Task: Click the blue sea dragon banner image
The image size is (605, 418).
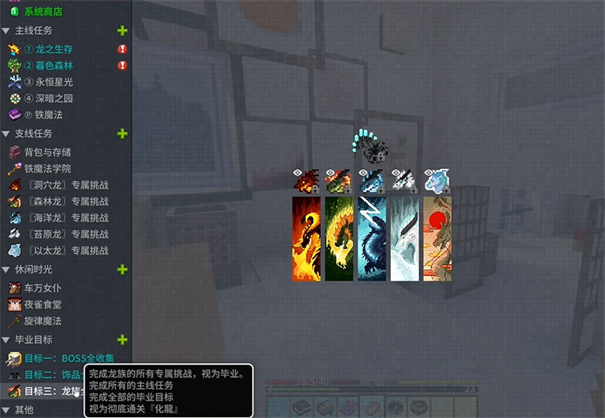Action: [371, 240]
